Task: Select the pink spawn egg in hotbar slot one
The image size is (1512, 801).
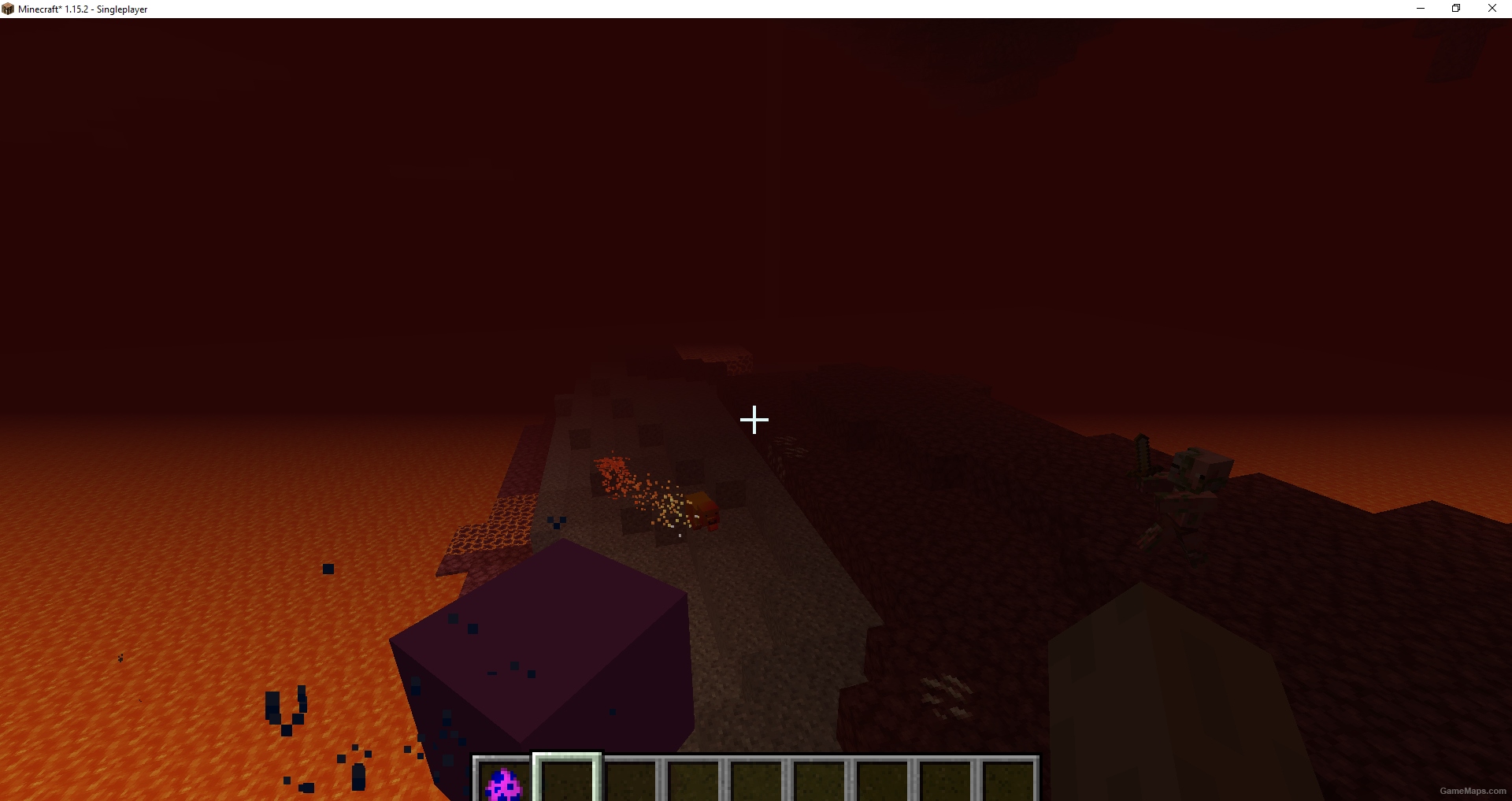Action: (x=504, y=781)
